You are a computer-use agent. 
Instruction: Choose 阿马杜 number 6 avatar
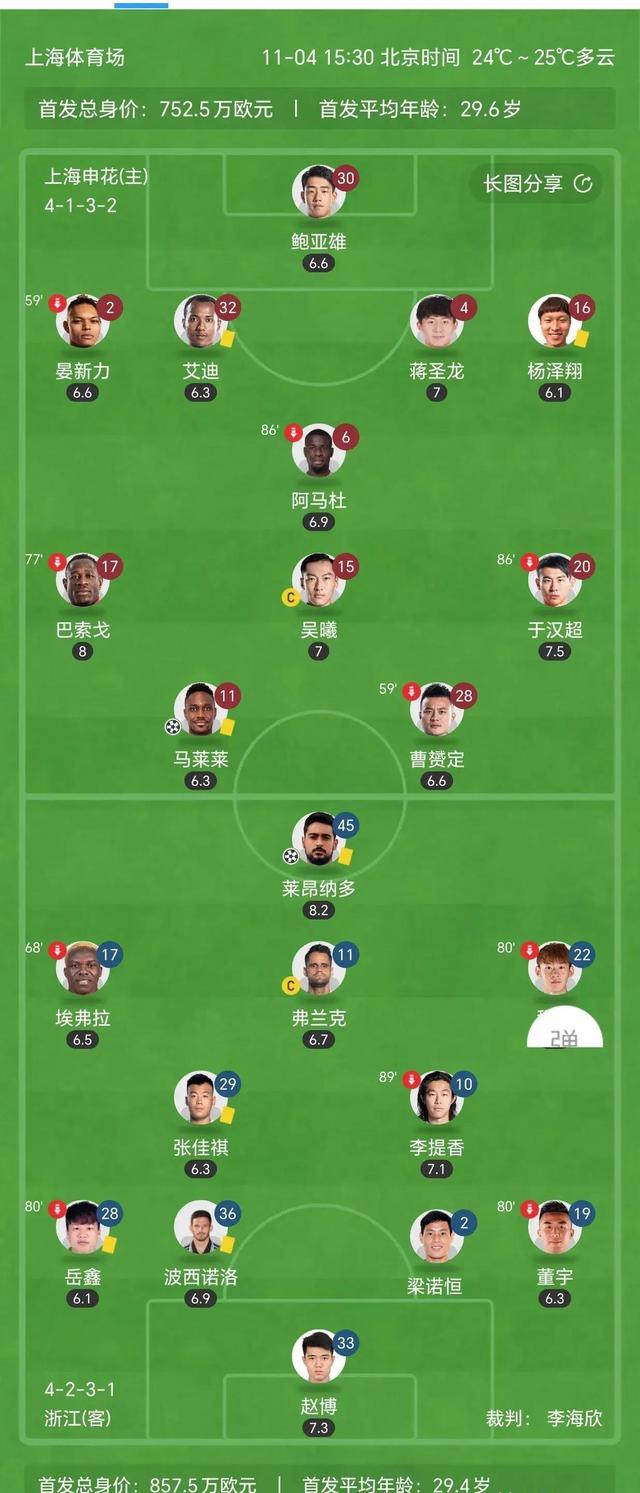tap(318, 450)
